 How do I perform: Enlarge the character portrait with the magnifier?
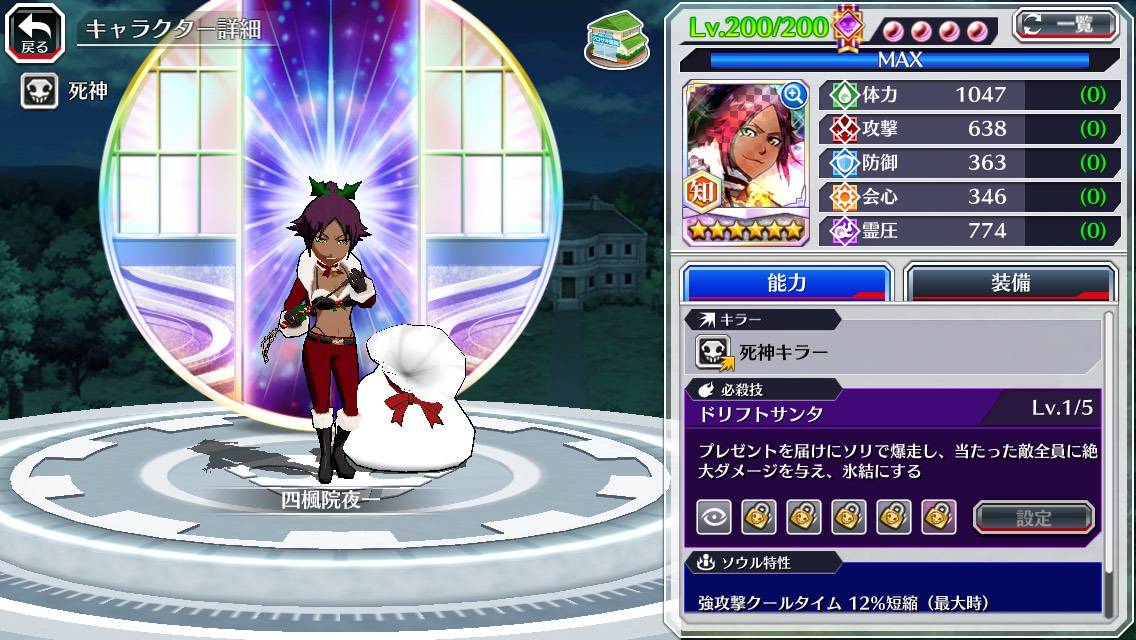pyautogui.click(x=794, y=95)
